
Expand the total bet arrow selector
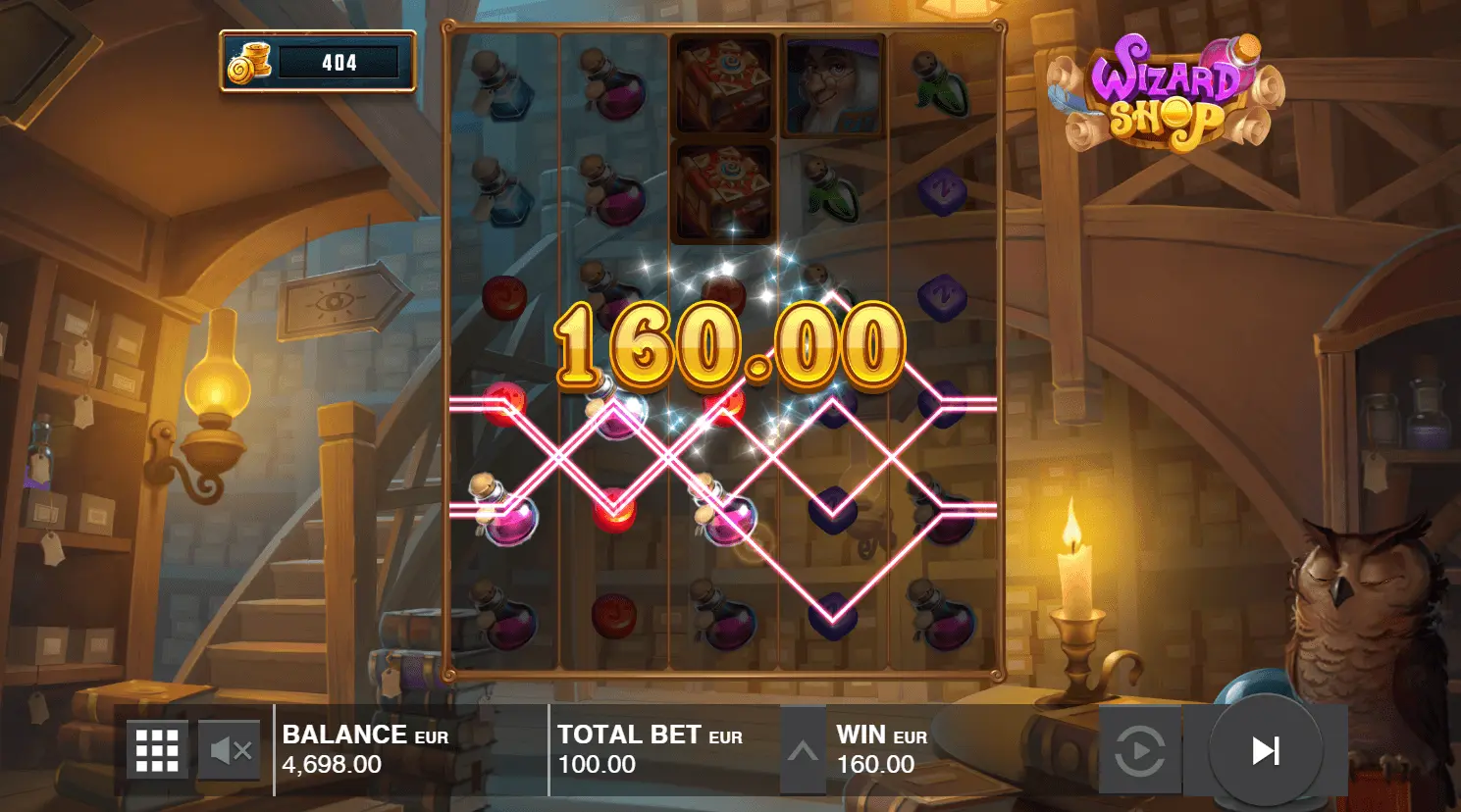click(803, 751)
